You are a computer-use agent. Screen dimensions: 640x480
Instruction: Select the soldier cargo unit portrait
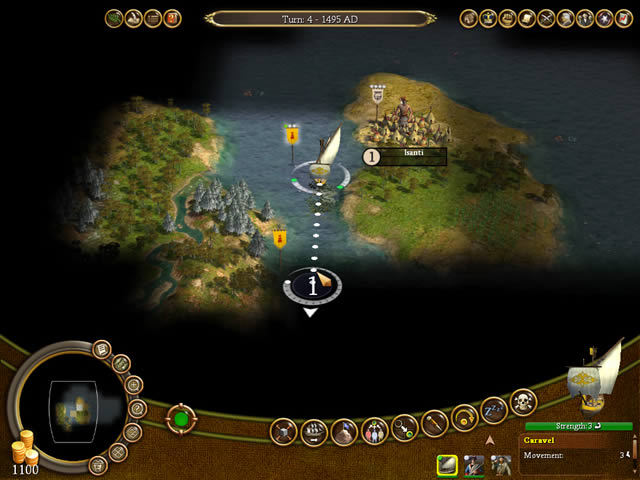[x=473, y=464]
